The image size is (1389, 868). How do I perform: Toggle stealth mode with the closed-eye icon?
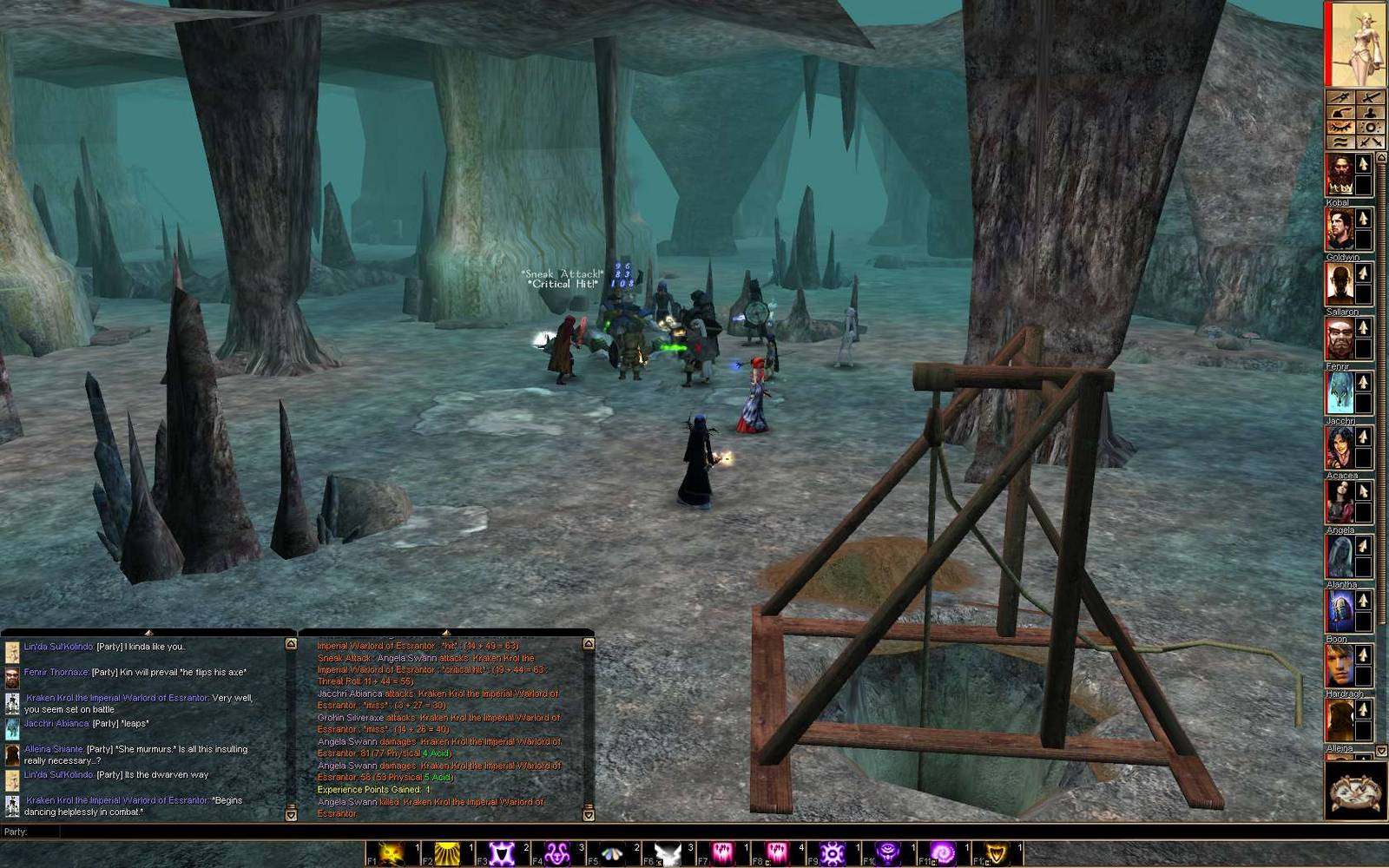coord(1340,128)
